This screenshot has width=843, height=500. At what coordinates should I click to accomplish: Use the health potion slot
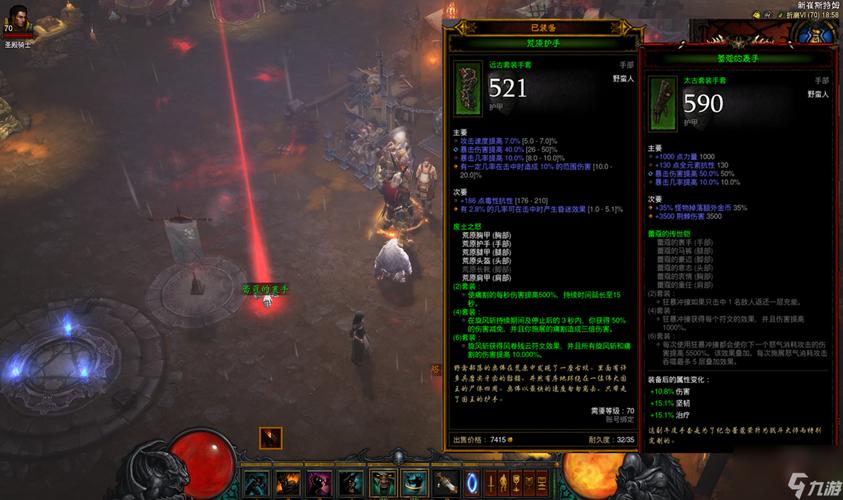coord(444,483)
